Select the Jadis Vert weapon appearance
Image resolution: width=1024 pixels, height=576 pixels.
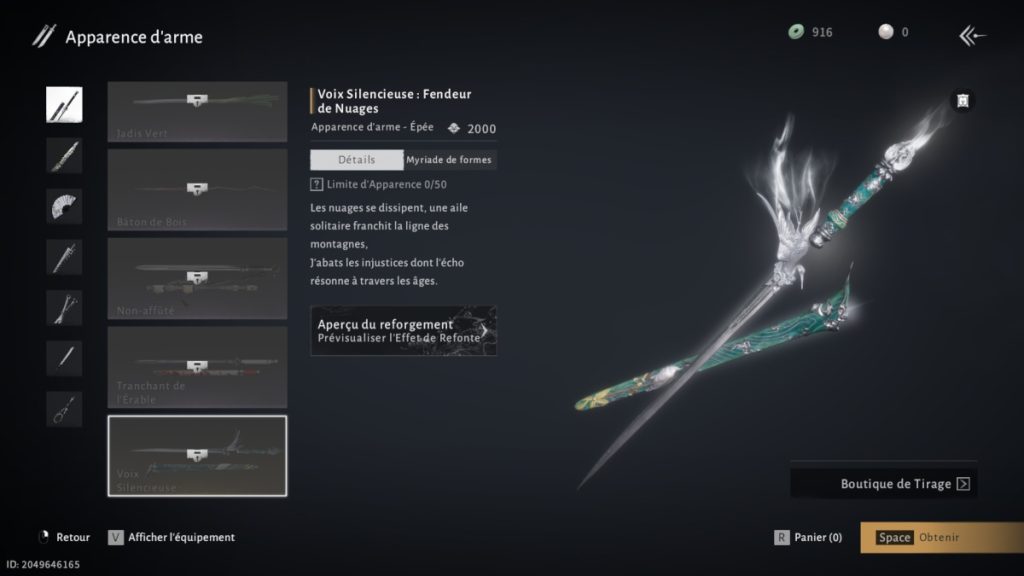(x=197, y=112)
